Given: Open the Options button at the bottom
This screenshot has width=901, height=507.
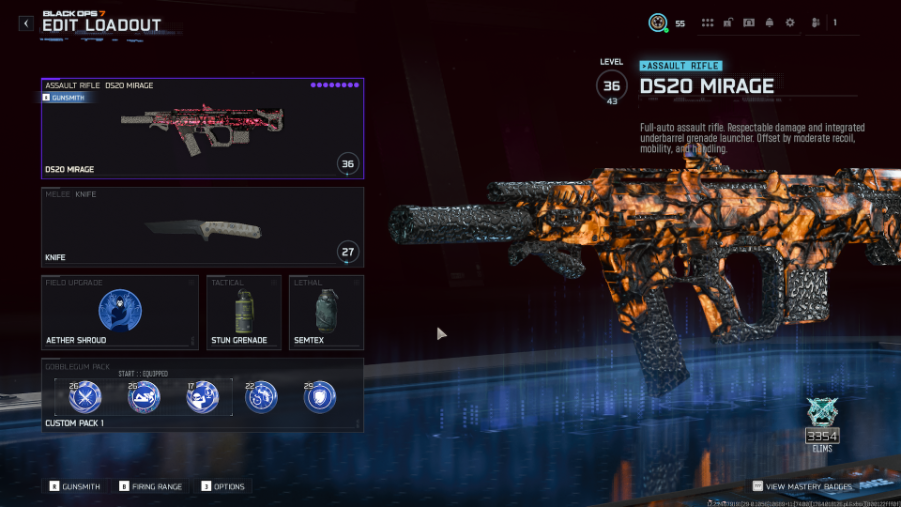Looking at the screenshot, I should pyautogui.click(x=223, y=487).
